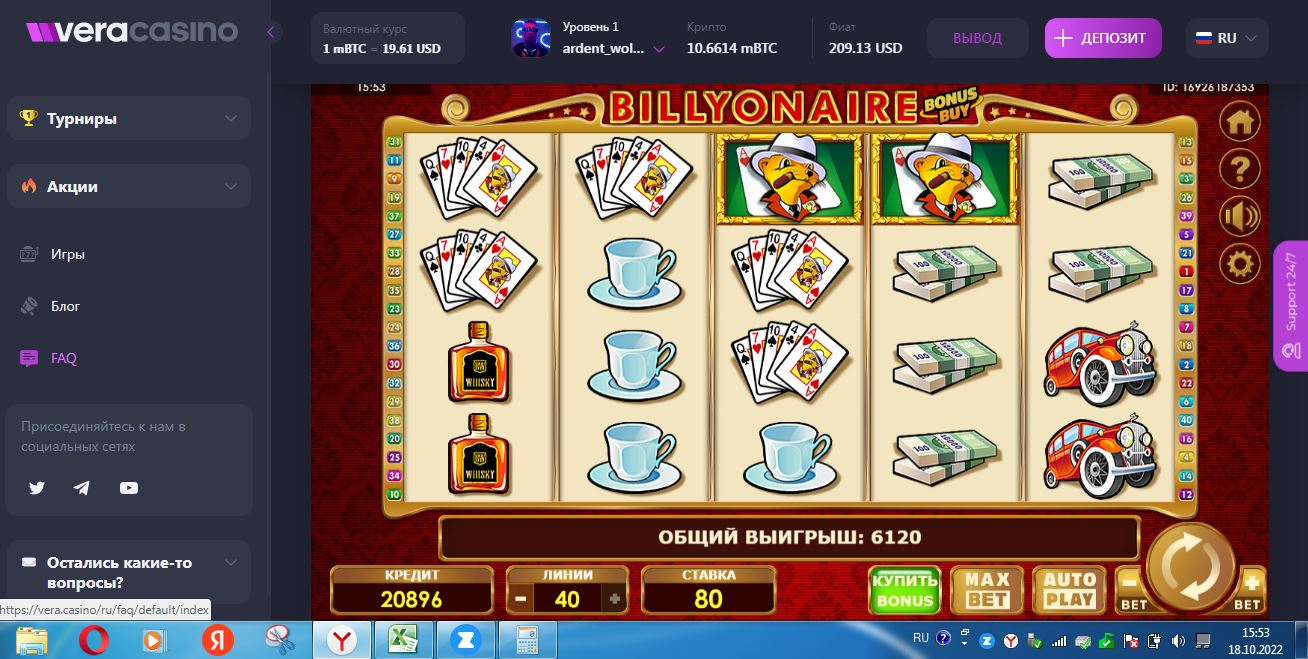Go to the Игры games page
1308x659 pixels.
coord(68,254)
